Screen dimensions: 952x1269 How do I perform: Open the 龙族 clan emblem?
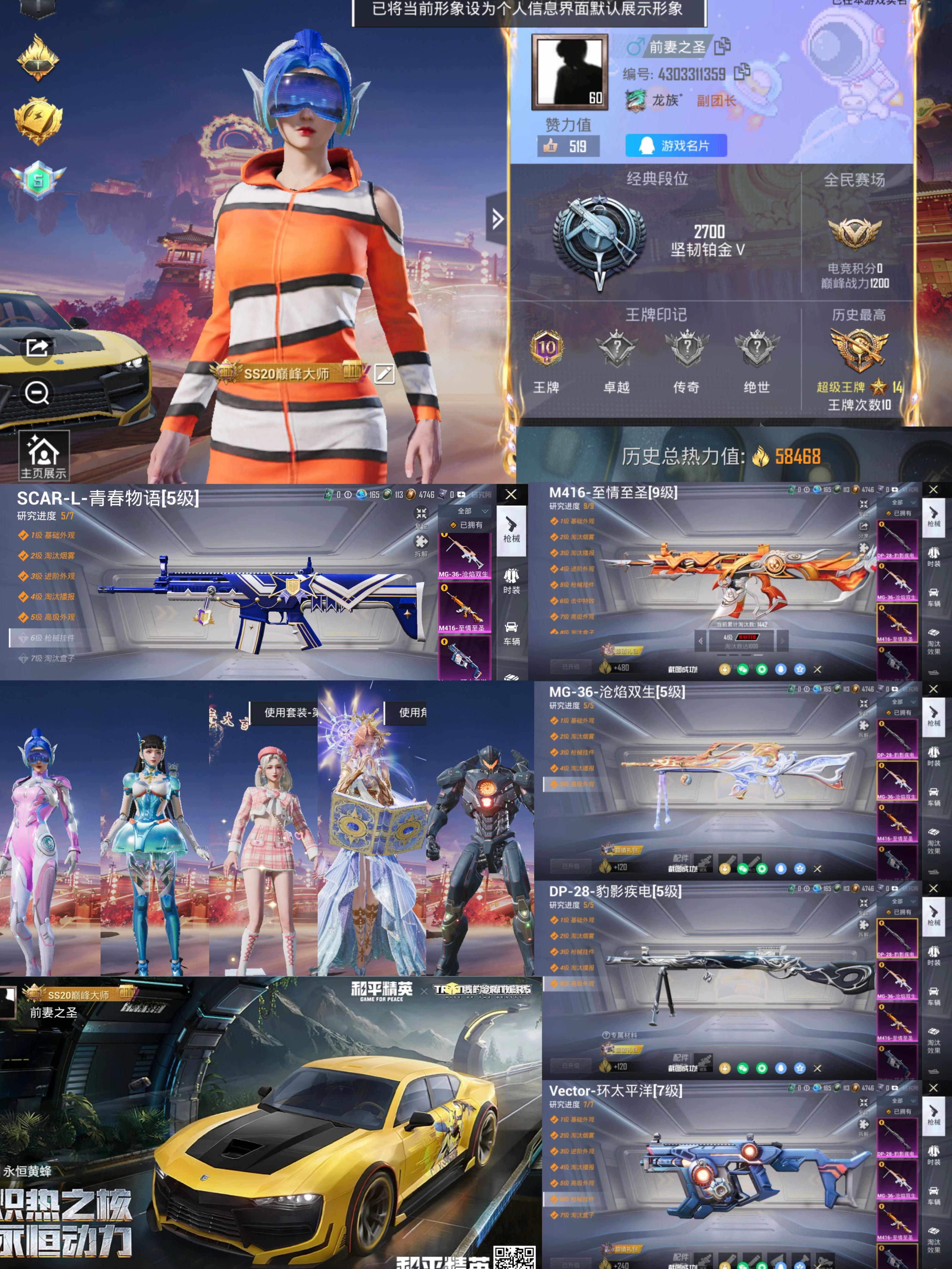click(635, 101)
